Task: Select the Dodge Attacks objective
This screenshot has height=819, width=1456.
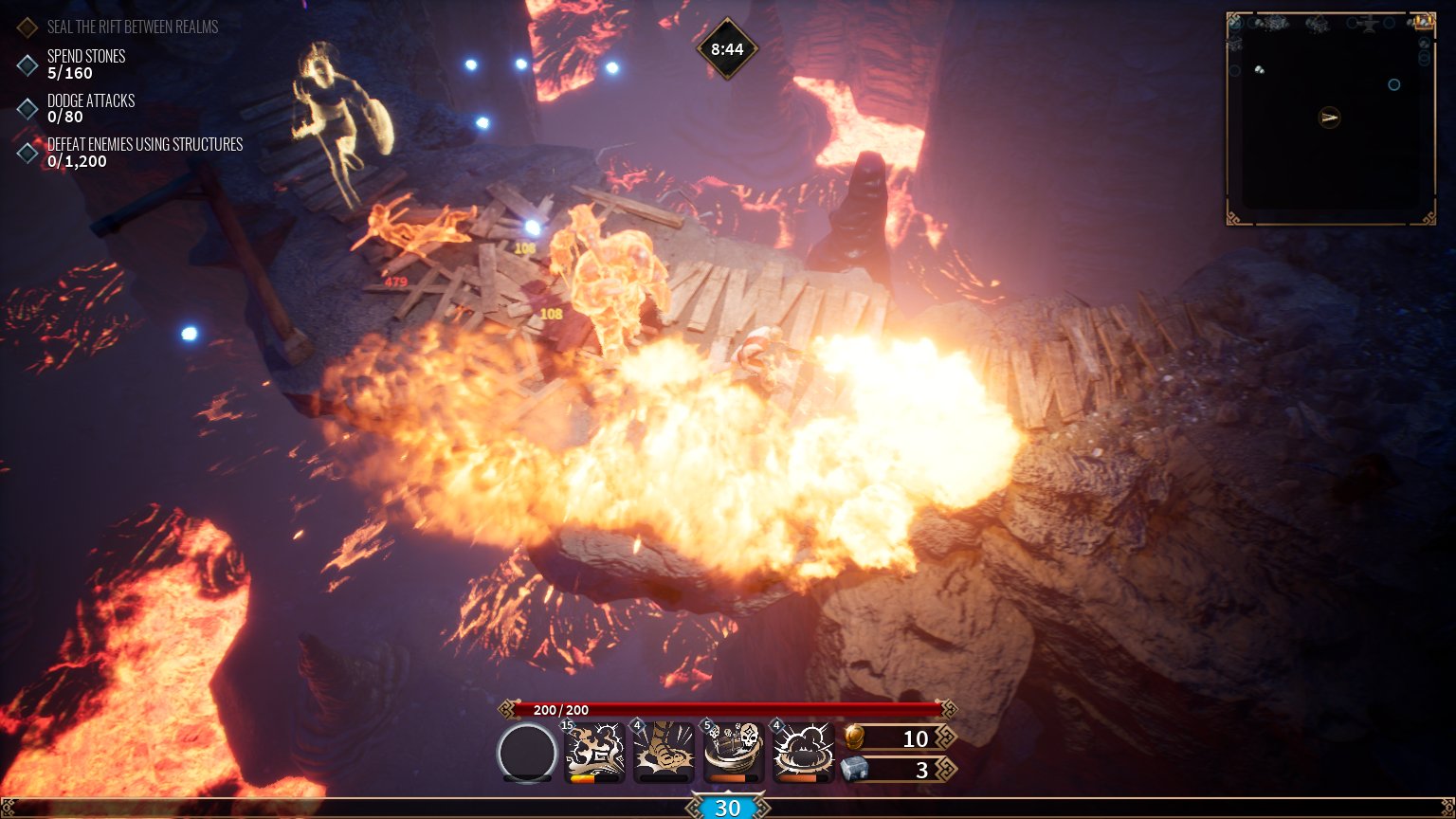Action: (x=90, y=108)
